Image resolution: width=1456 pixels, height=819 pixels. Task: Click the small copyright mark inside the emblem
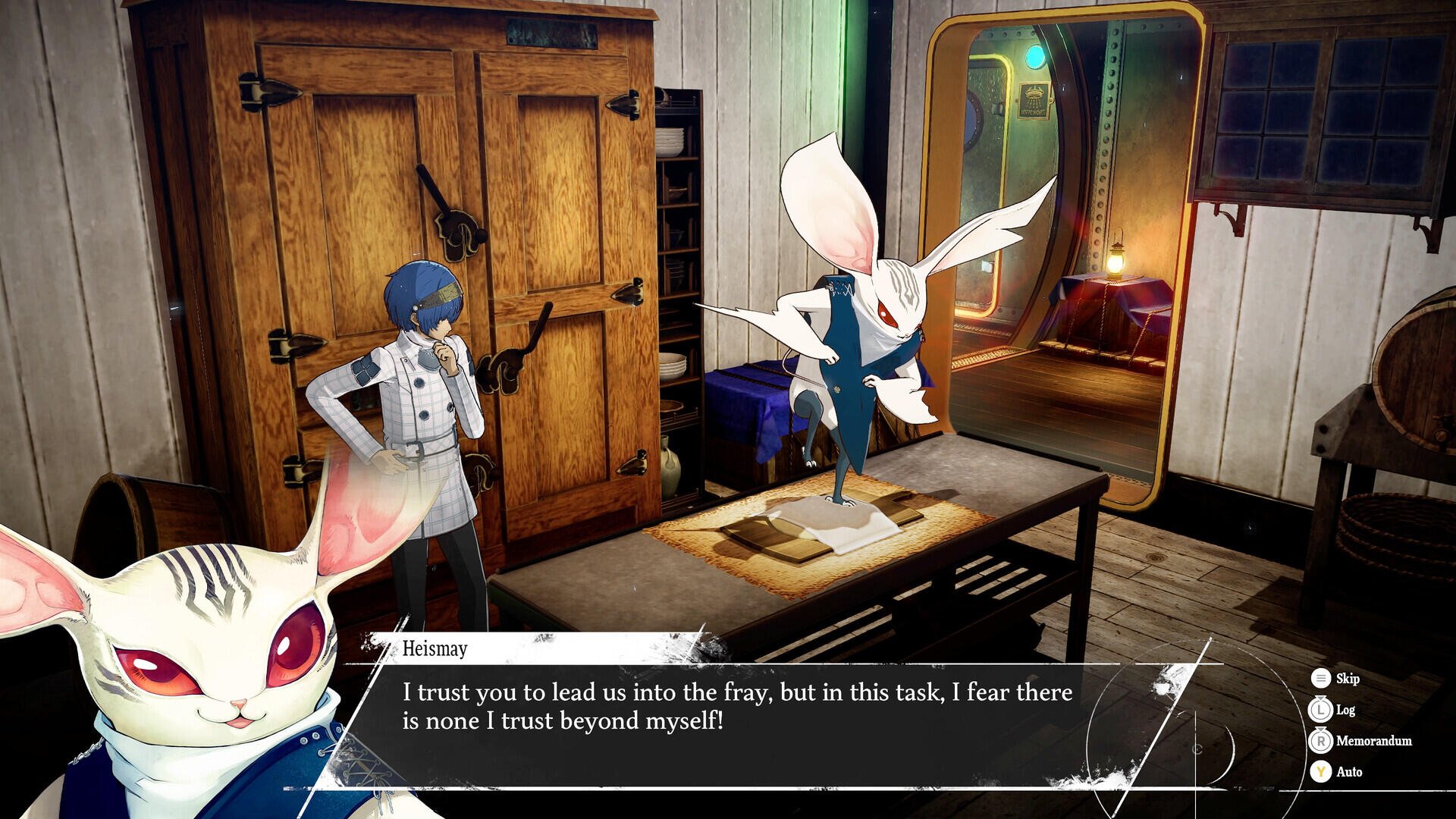pos(1195,750)
